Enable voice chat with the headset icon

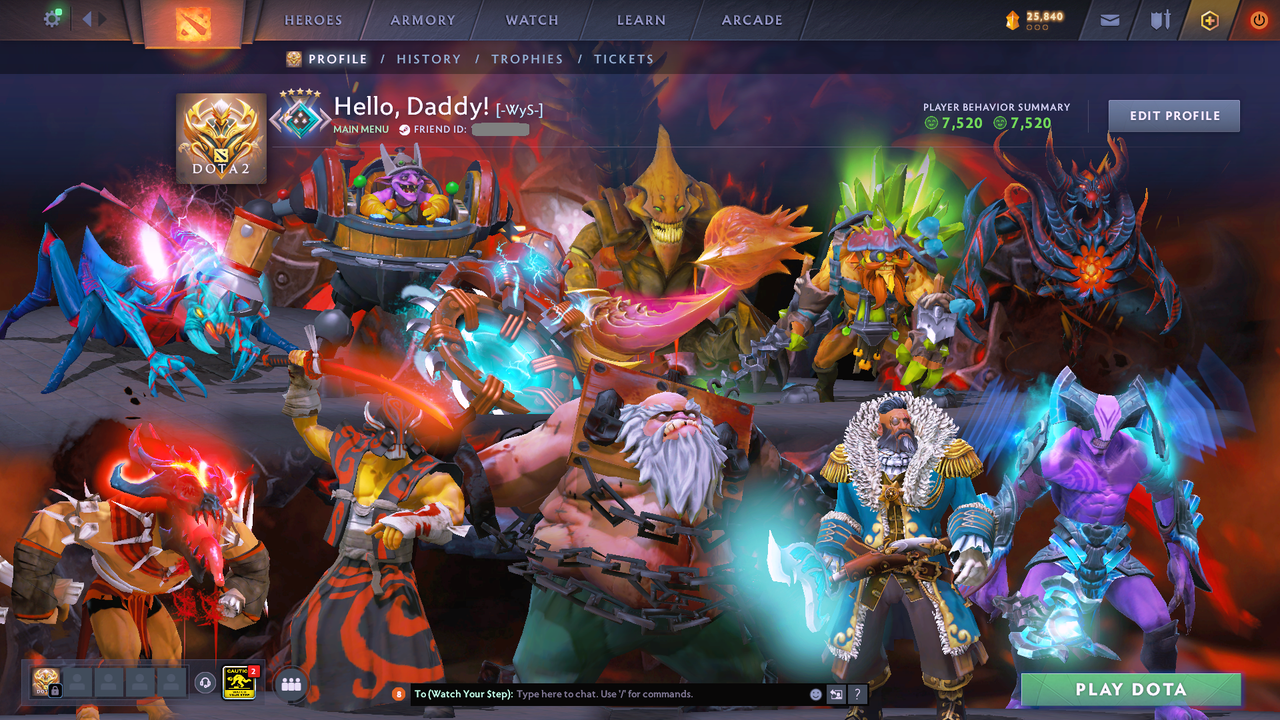coord(204,682)
